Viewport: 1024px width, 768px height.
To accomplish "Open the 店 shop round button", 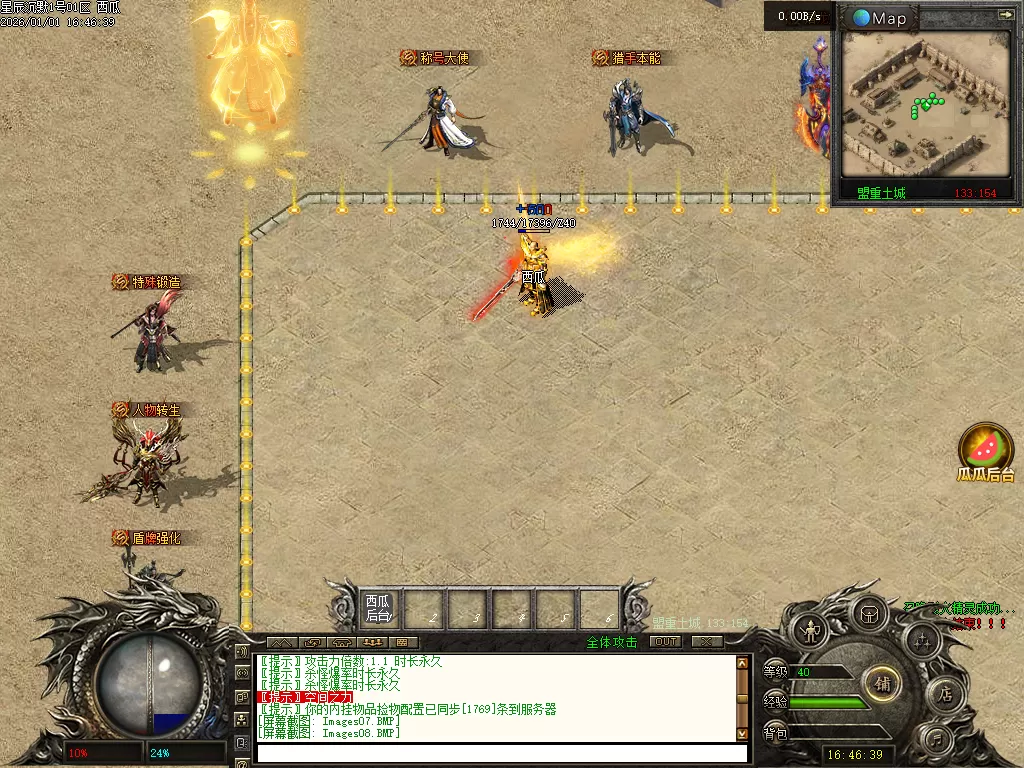I will coord(945,694).
